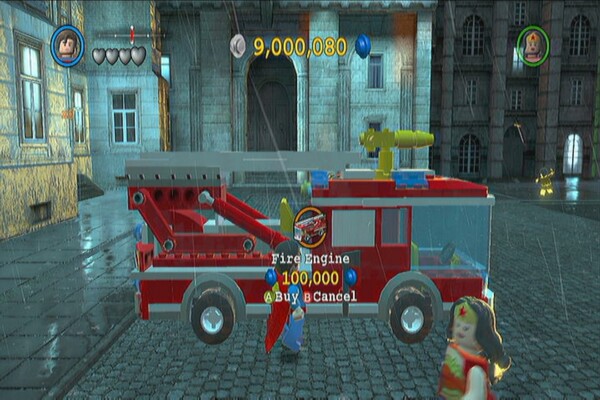Select the Wonder Woman character portrait
The height and width of the screenshot is (400, 600).
(533, 44)
